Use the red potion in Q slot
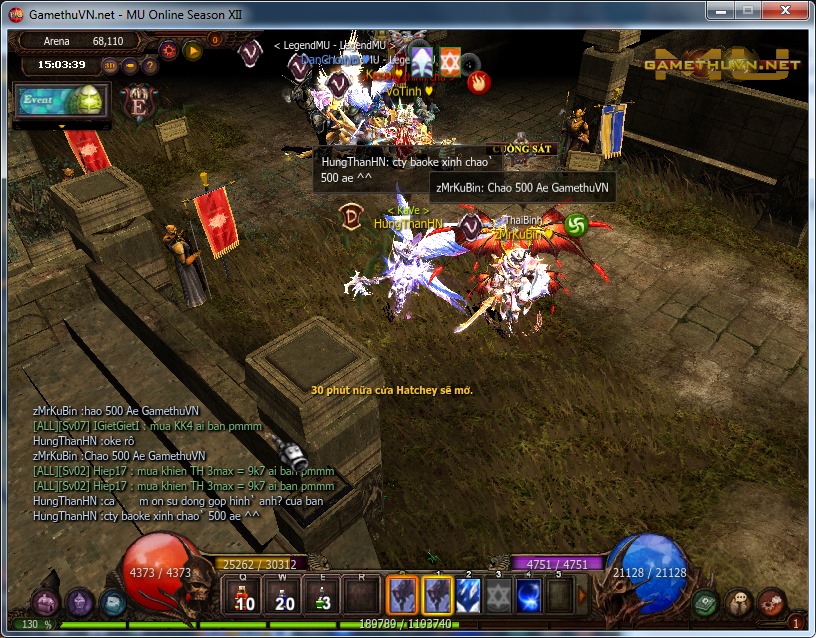Image resolution: width=816 pixels, height=638 pixels. (x=243, y=596)
